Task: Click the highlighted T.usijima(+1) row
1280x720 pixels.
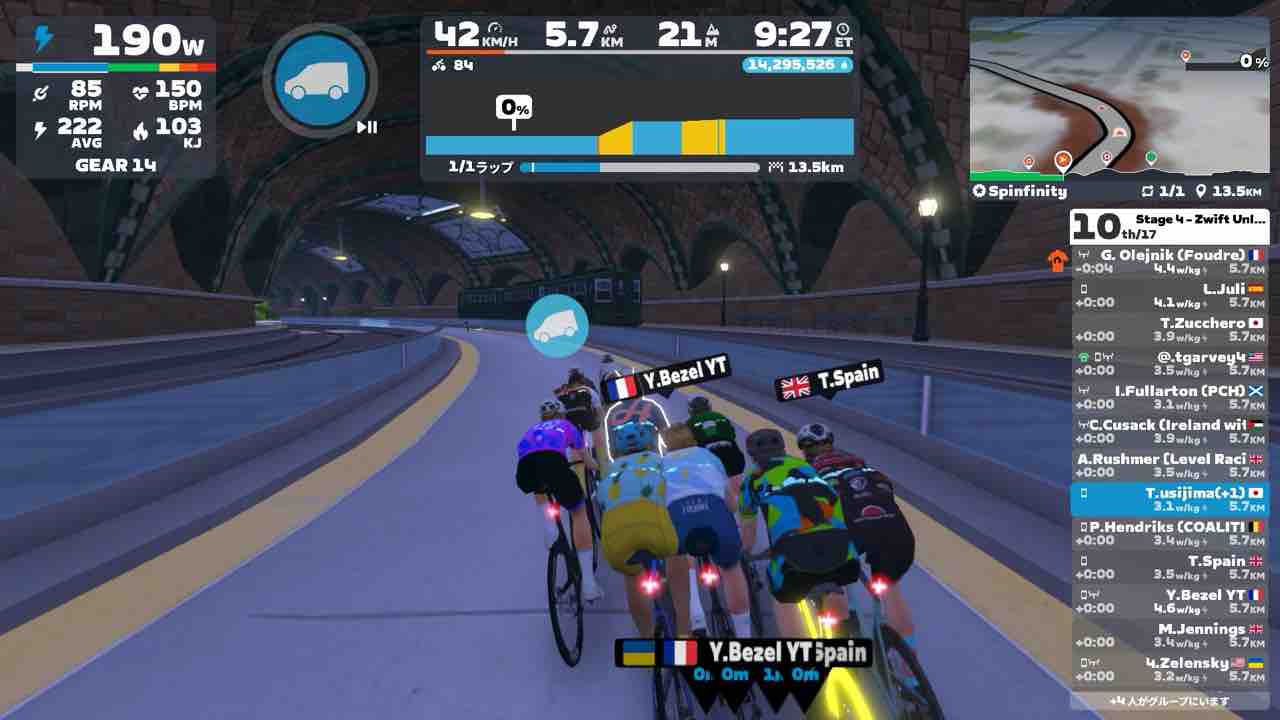Action: click(1168, 500)
